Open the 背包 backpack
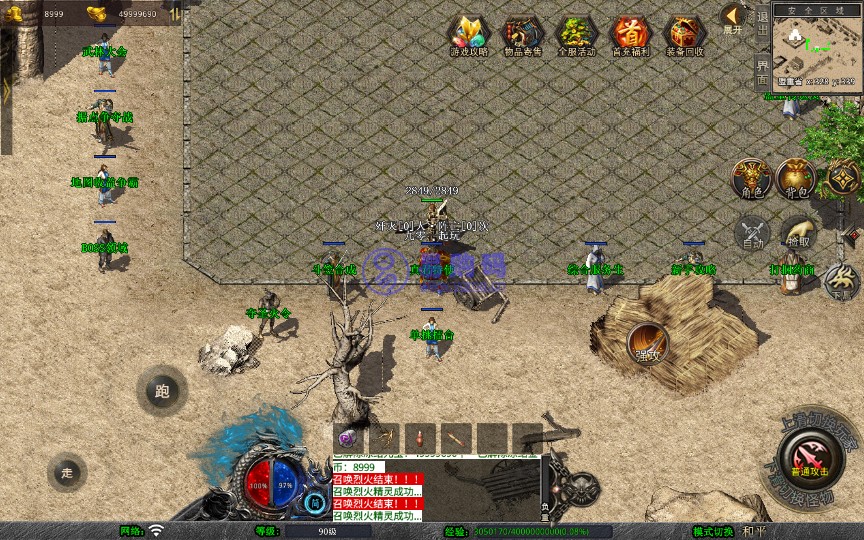The width and height of the screenshot is (864, 540). (x=796, y=179)
